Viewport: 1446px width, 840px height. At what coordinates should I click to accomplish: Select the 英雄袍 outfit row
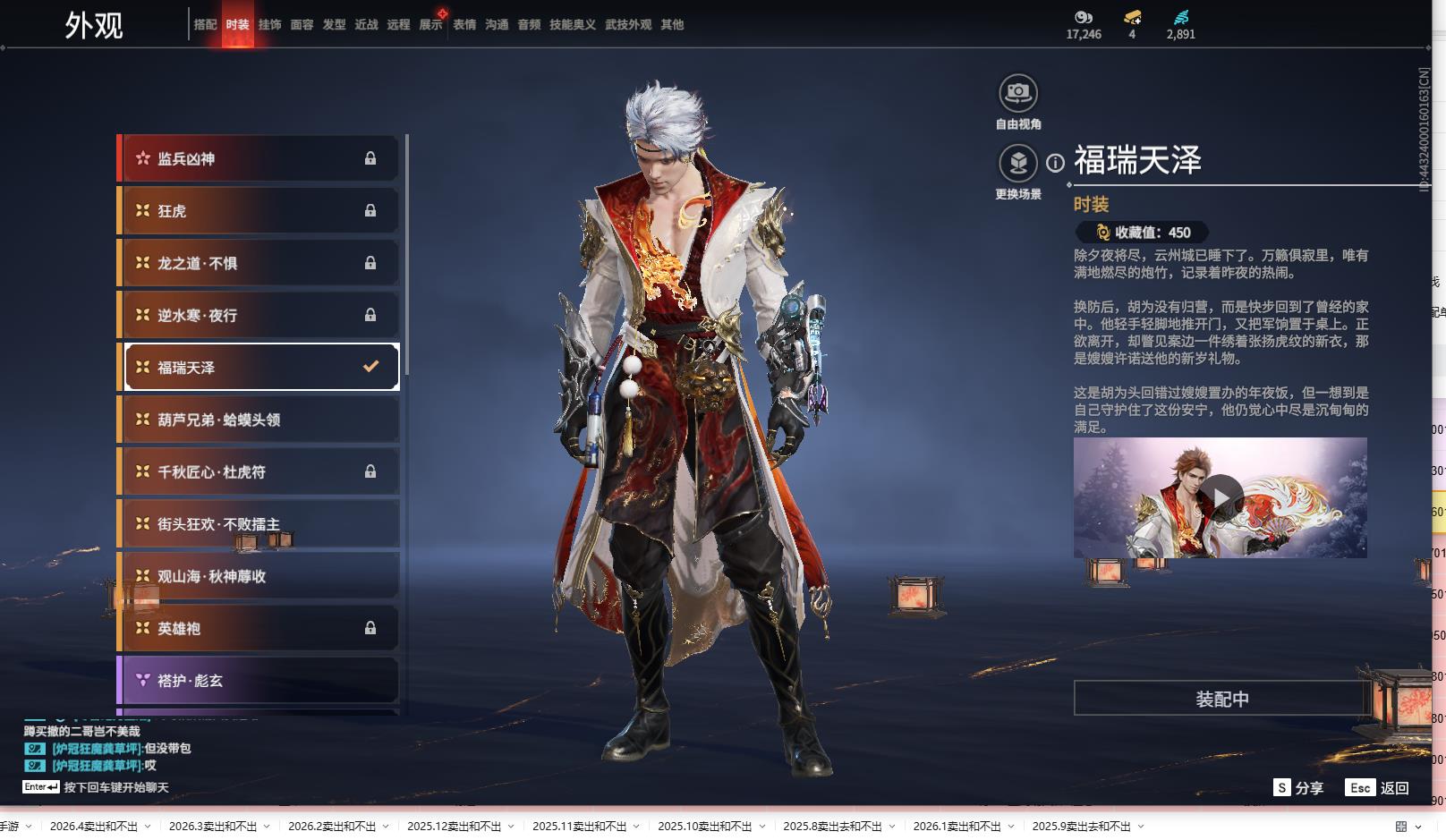(259, 628)
